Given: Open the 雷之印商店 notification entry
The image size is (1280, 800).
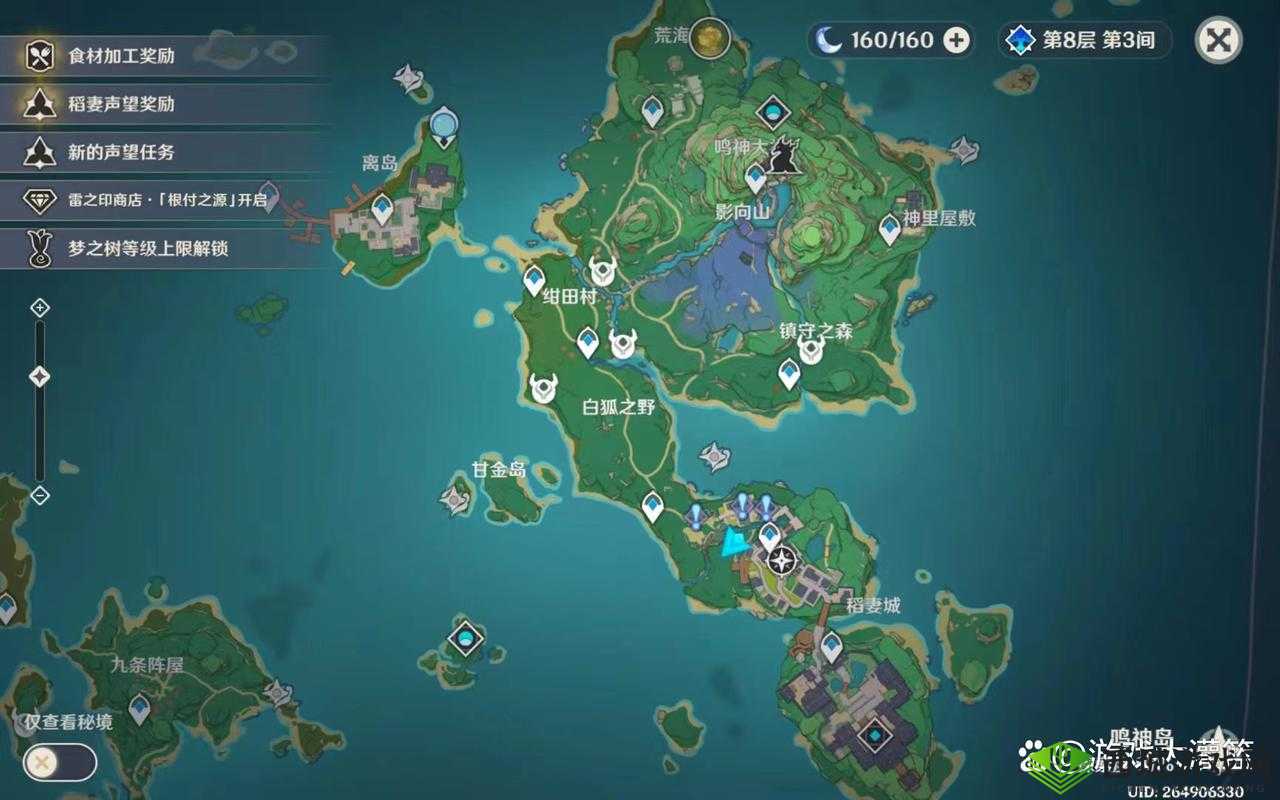Looking at the screenshot, I should pyautogui.click(x=165, y=200).
